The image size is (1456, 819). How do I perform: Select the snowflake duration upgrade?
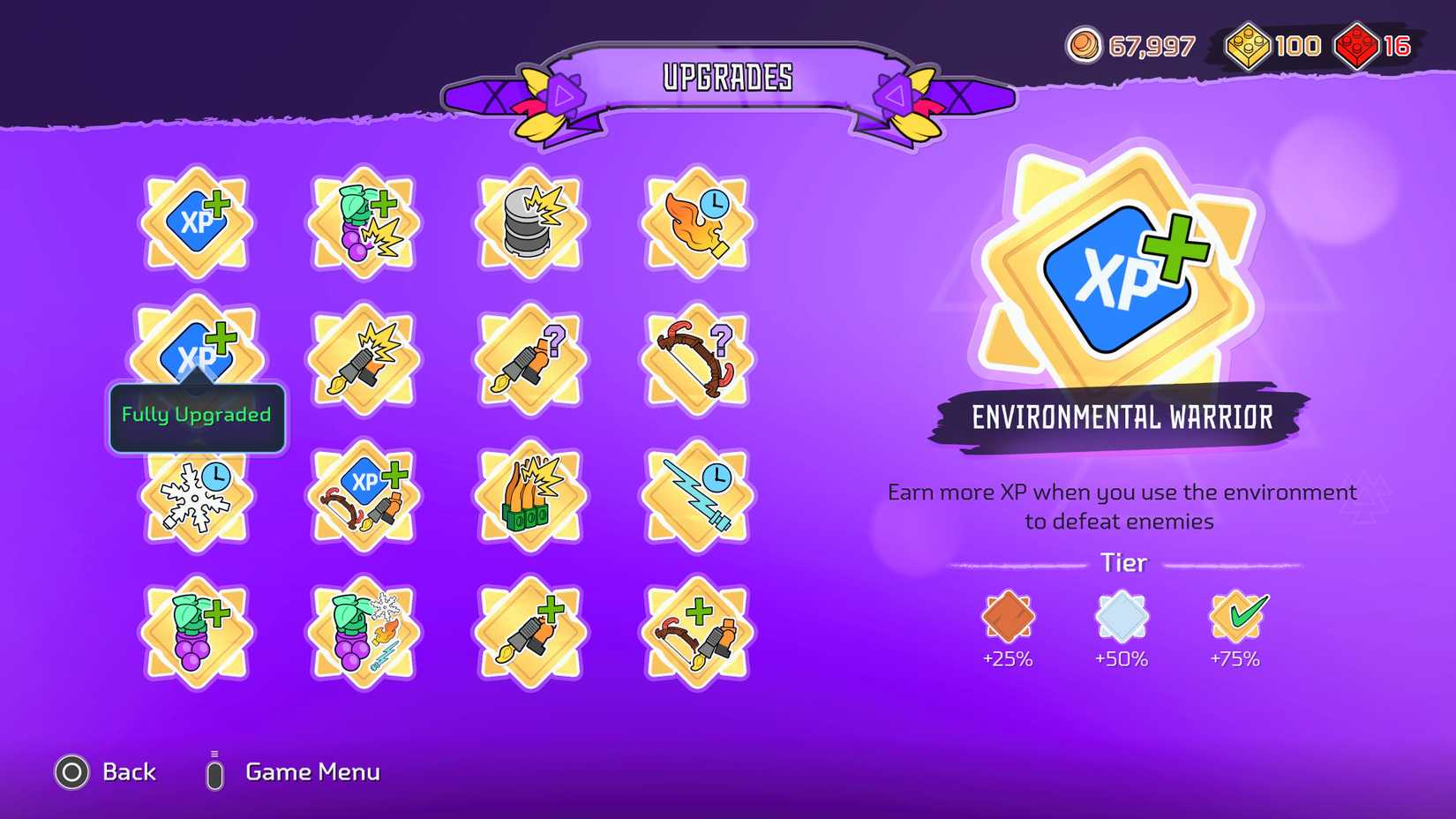(196, 499)
